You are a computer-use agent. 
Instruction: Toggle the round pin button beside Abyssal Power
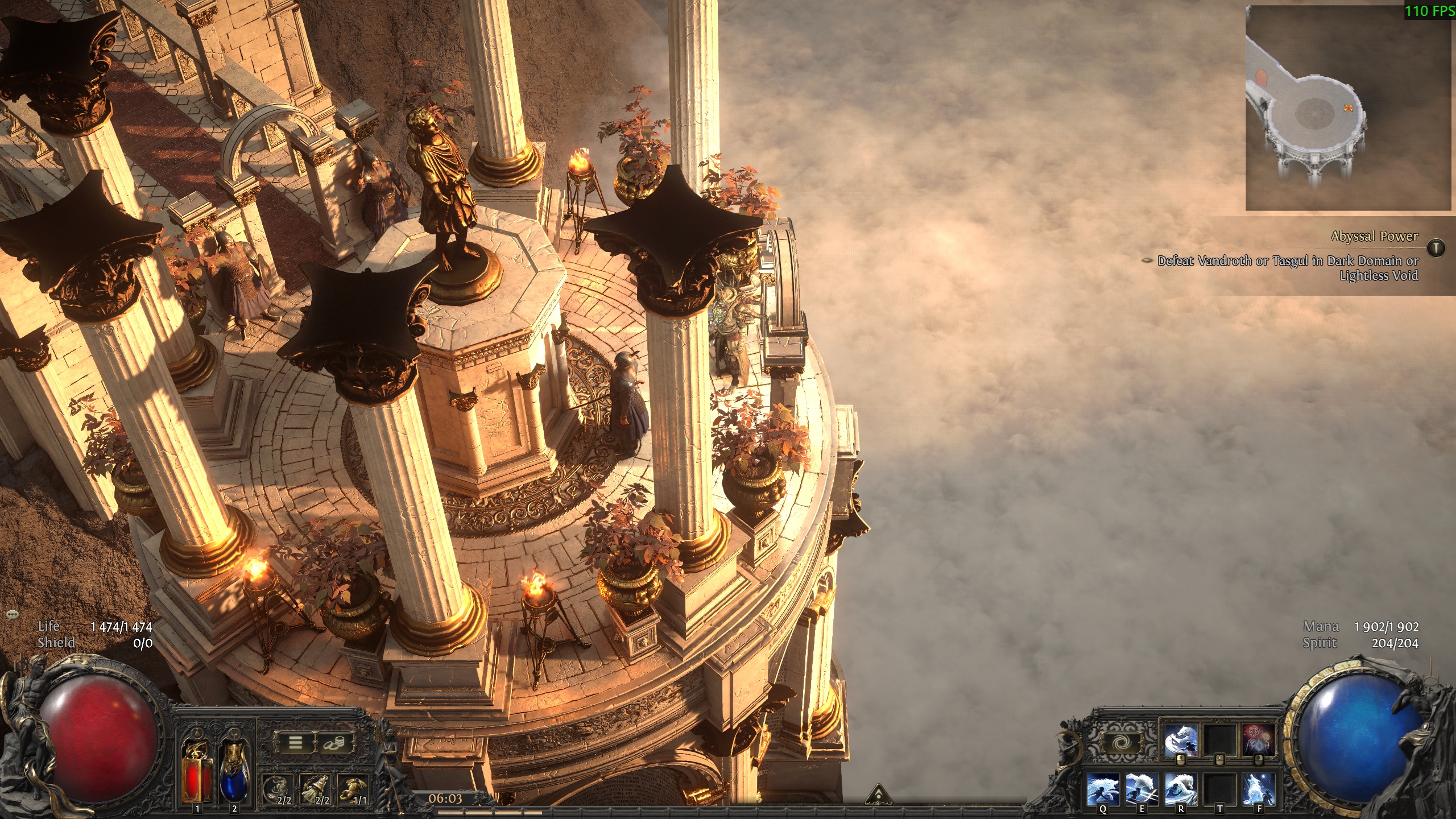(1436, 247)
